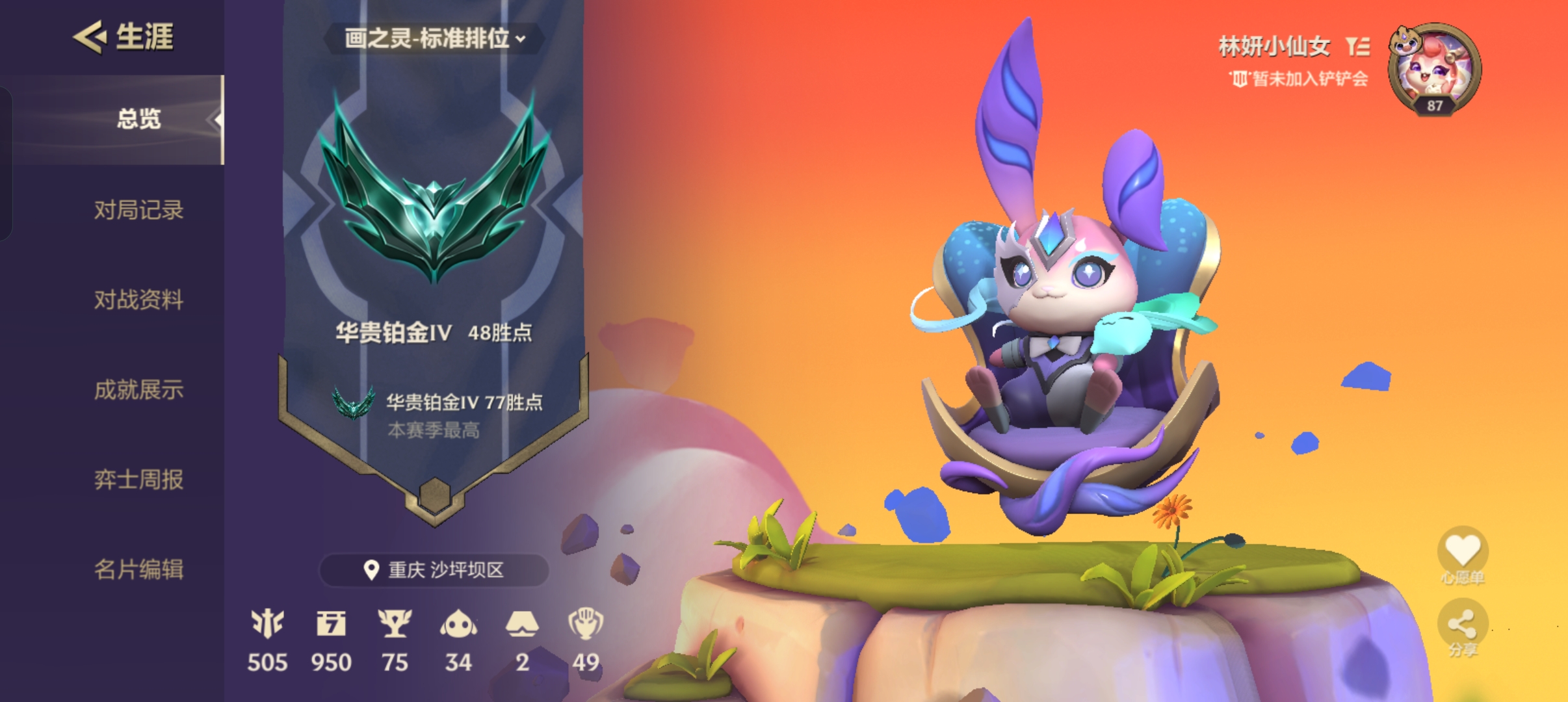Click the 重庆 沙坪坝区 location button

(x=434, y=570)
